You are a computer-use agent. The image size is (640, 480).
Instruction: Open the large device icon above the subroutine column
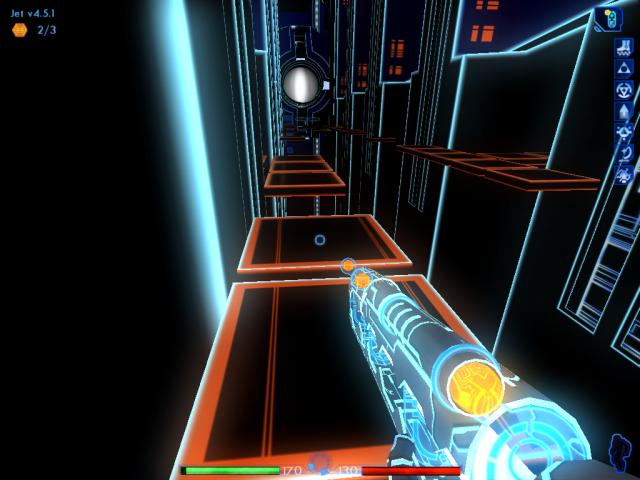point(608,18)
